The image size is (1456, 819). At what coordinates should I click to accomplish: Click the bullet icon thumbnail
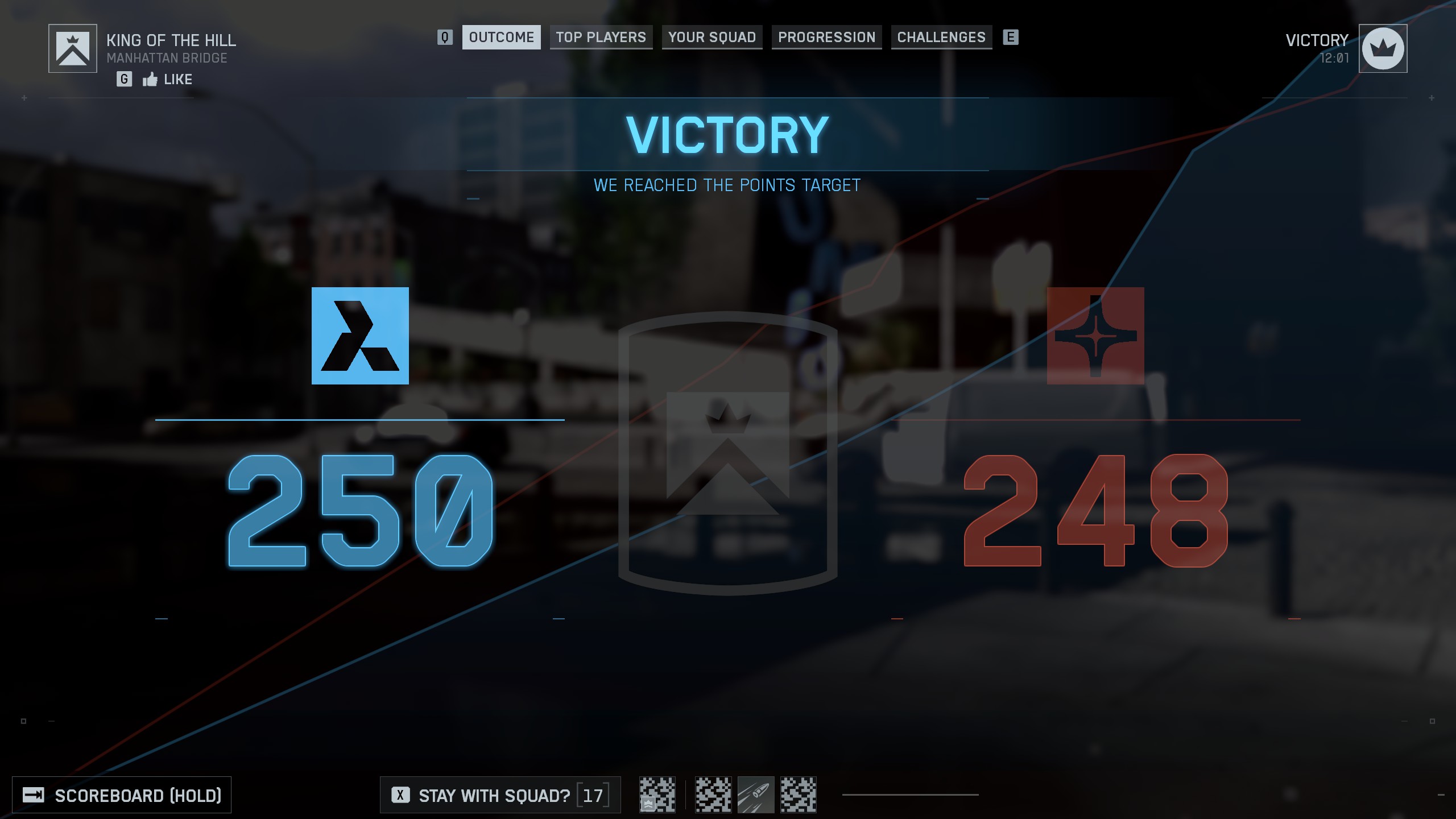pyautogui.click(x=755, y=795)
